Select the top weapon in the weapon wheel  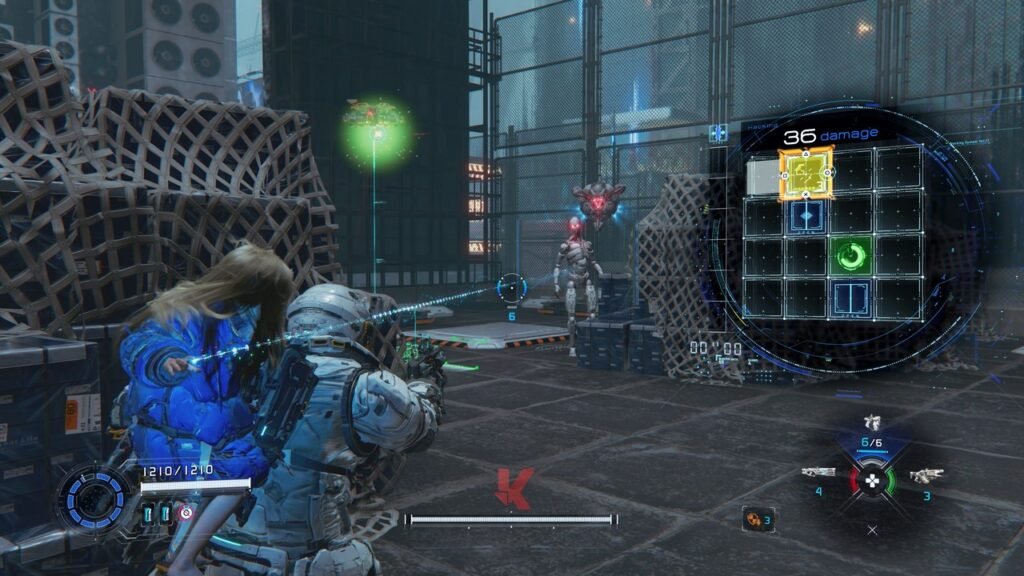[x=872, y=423]
